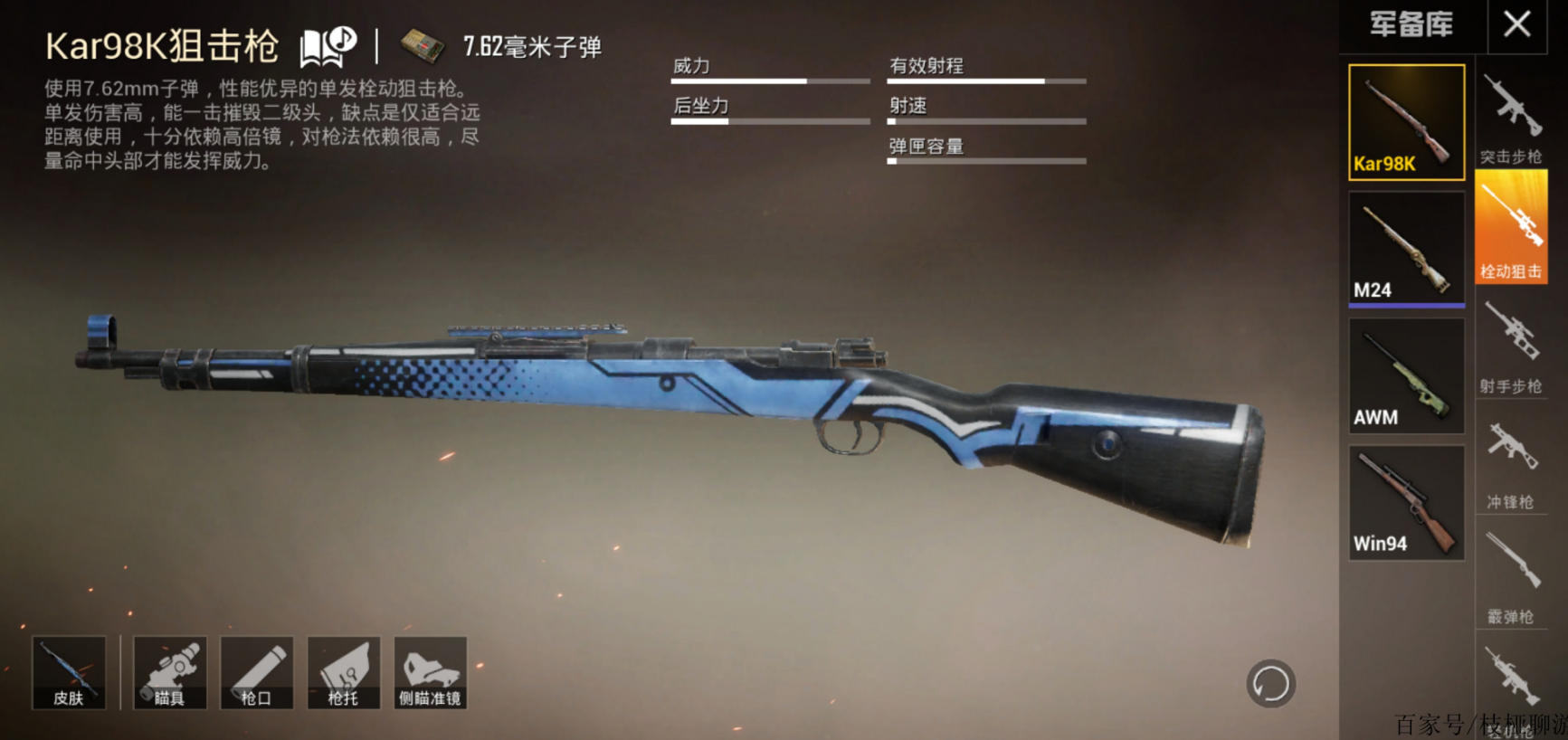Click the circular rotate-reset button
This screenshot has width=1568, height=740.
(x=1270, y=683)
